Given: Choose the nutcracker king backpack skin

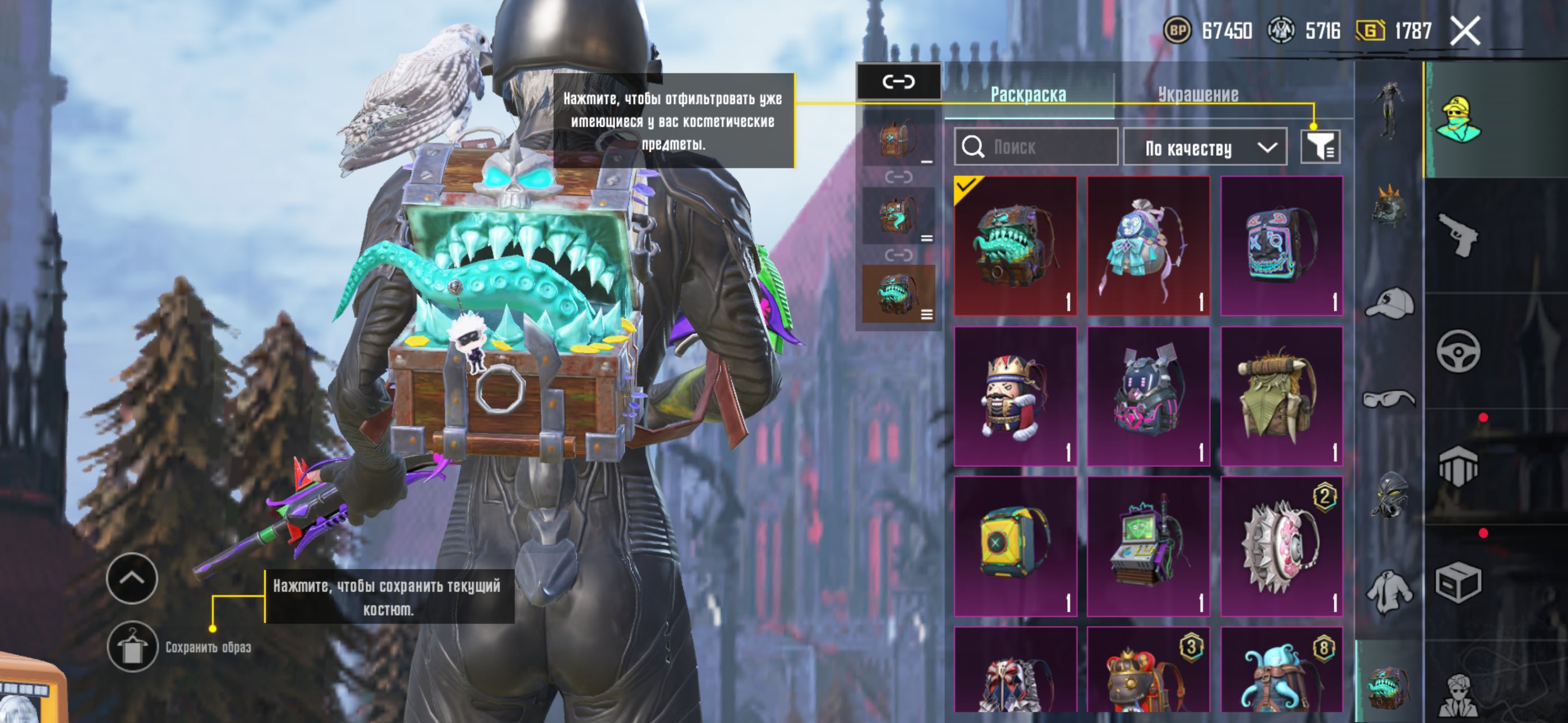Looking at the screenshot, I should tap(1014, 396).
